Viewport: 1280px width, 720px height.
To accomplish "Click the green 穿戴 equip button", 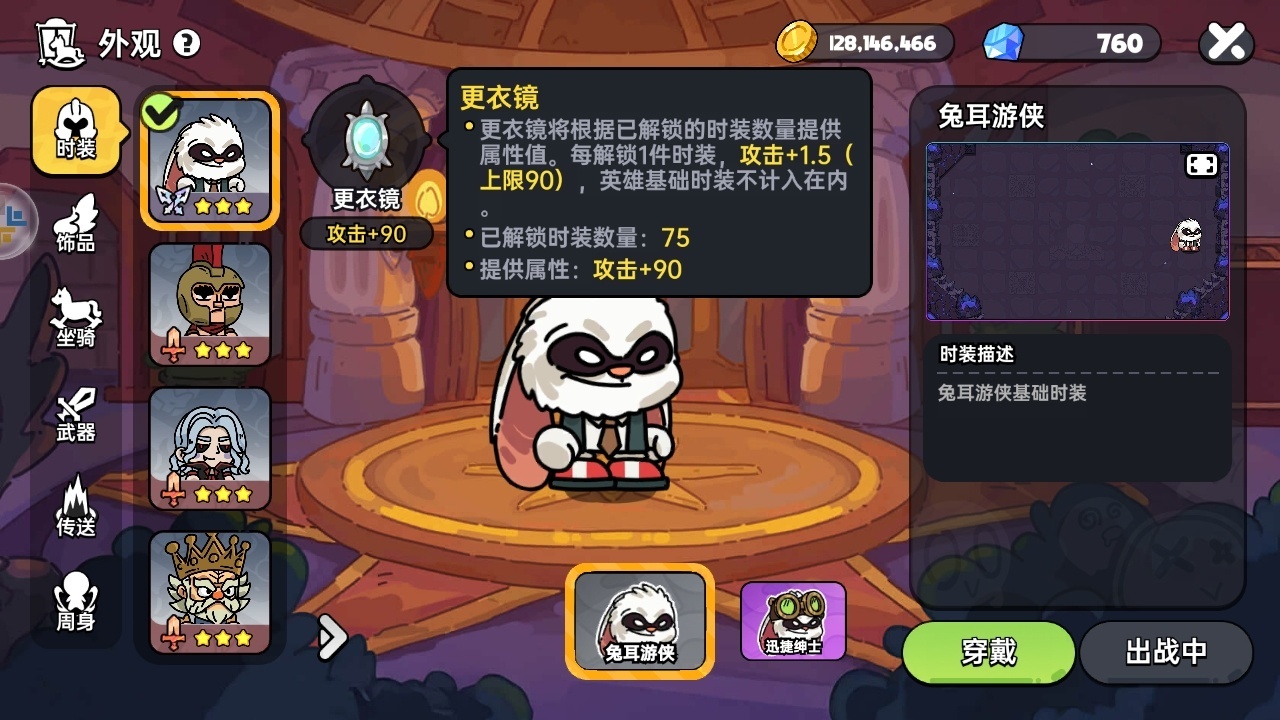I will pyautogui.click(x=989, y=652).
